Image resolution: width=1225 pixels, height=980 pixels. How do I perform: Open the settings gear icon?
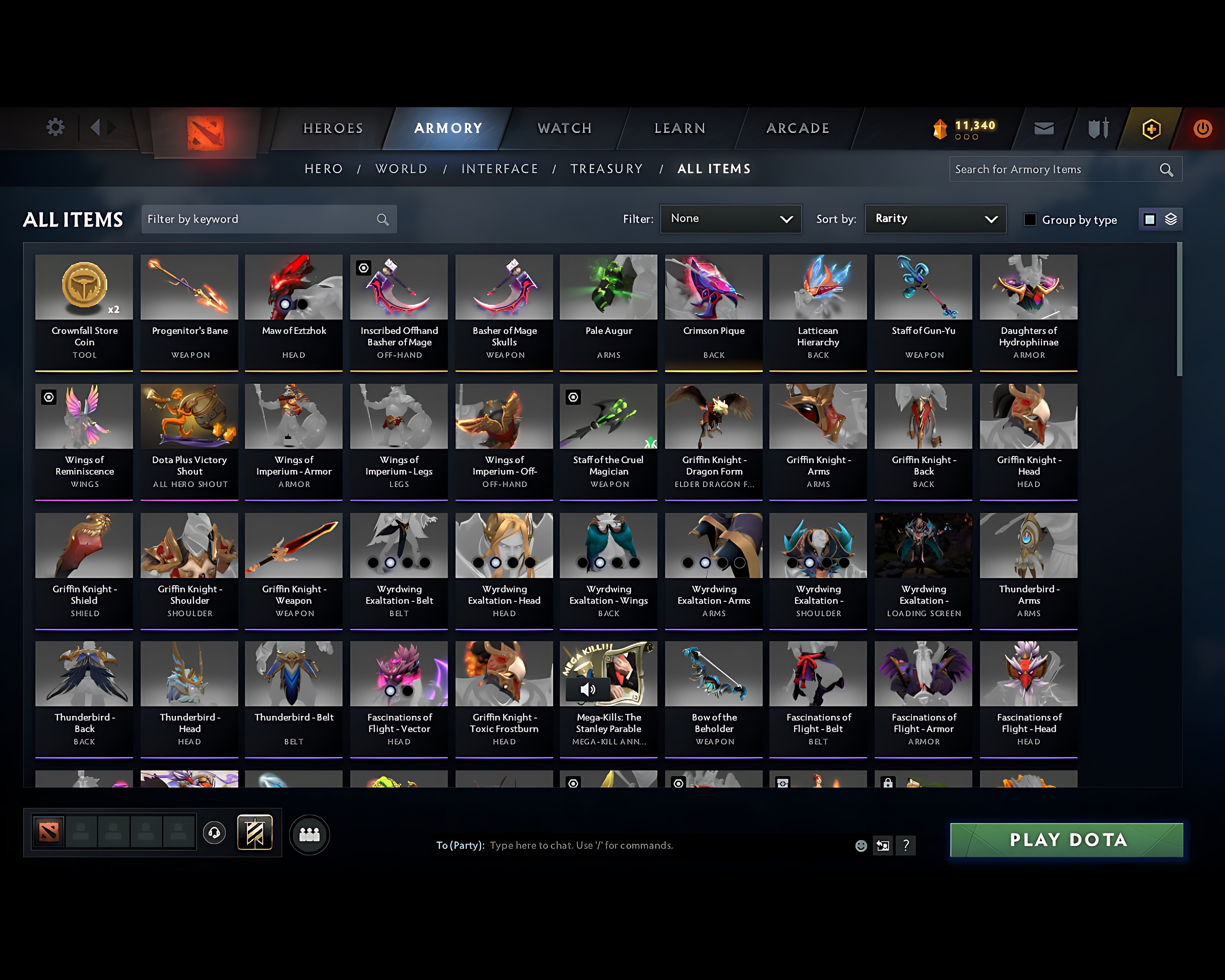point(55,127)
